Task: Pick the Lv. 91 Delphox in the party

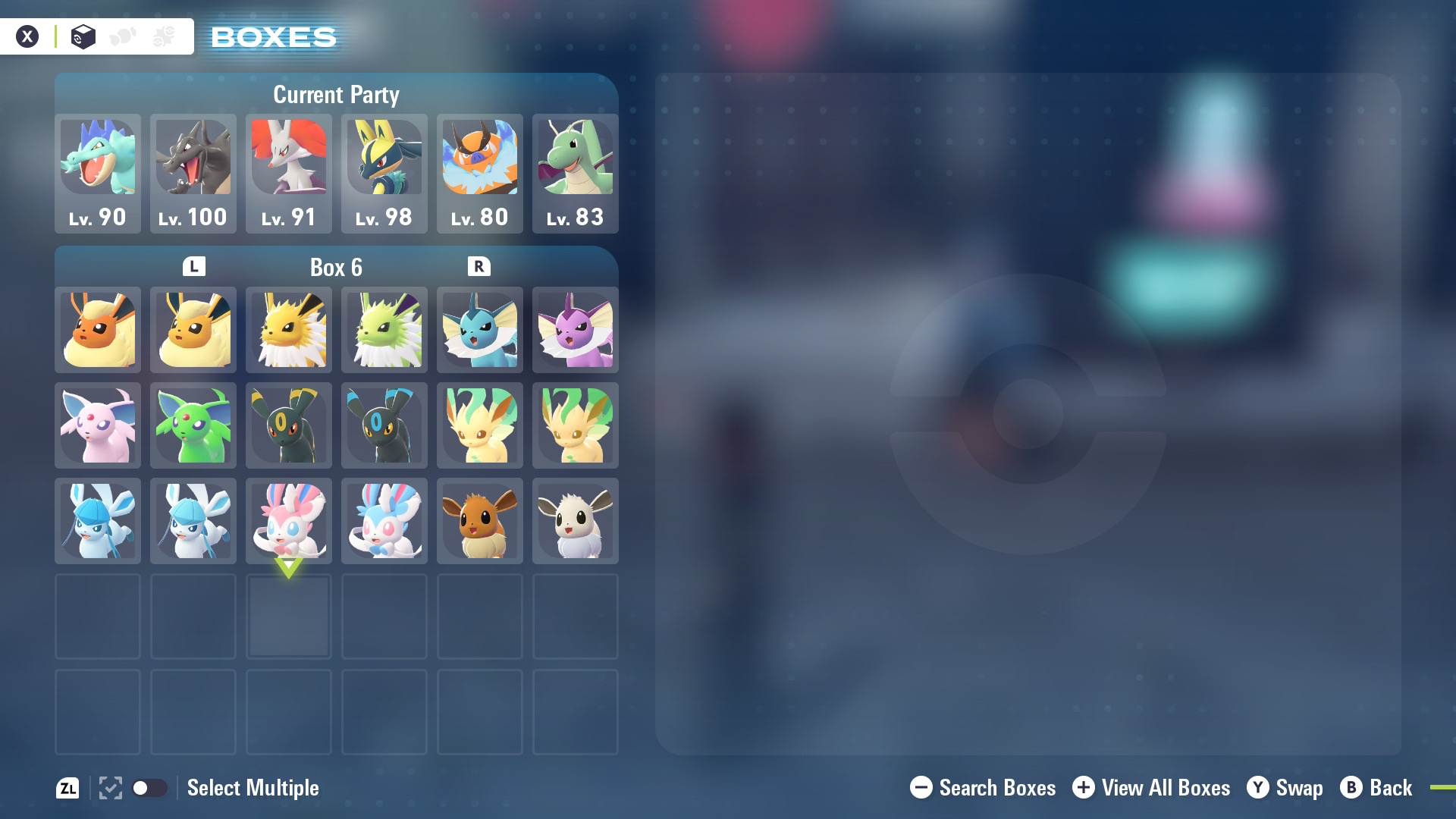Action: click(x=289, y=173)
